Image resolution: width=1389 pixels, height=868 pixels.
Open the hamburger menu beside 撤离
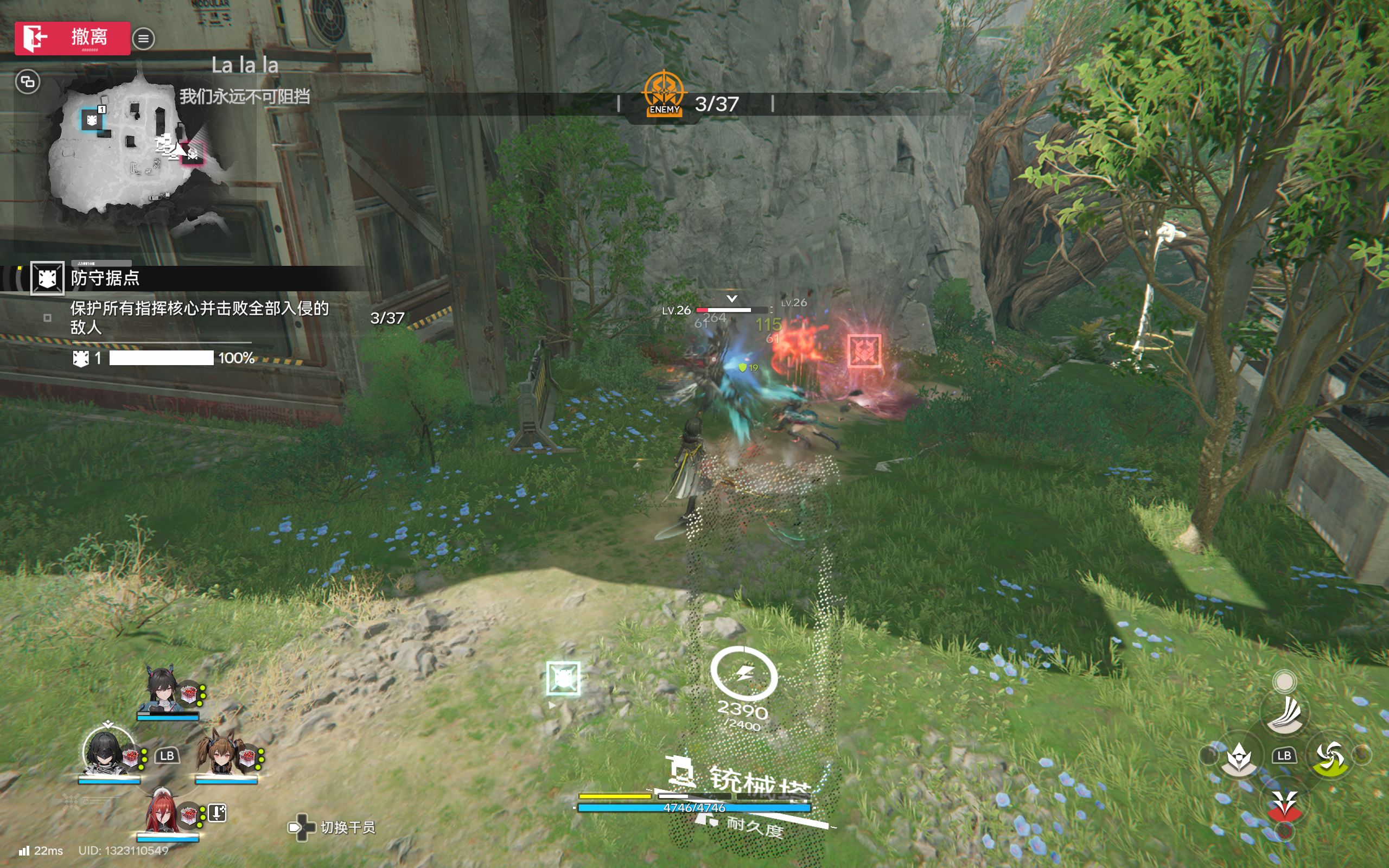coord(143,39)
